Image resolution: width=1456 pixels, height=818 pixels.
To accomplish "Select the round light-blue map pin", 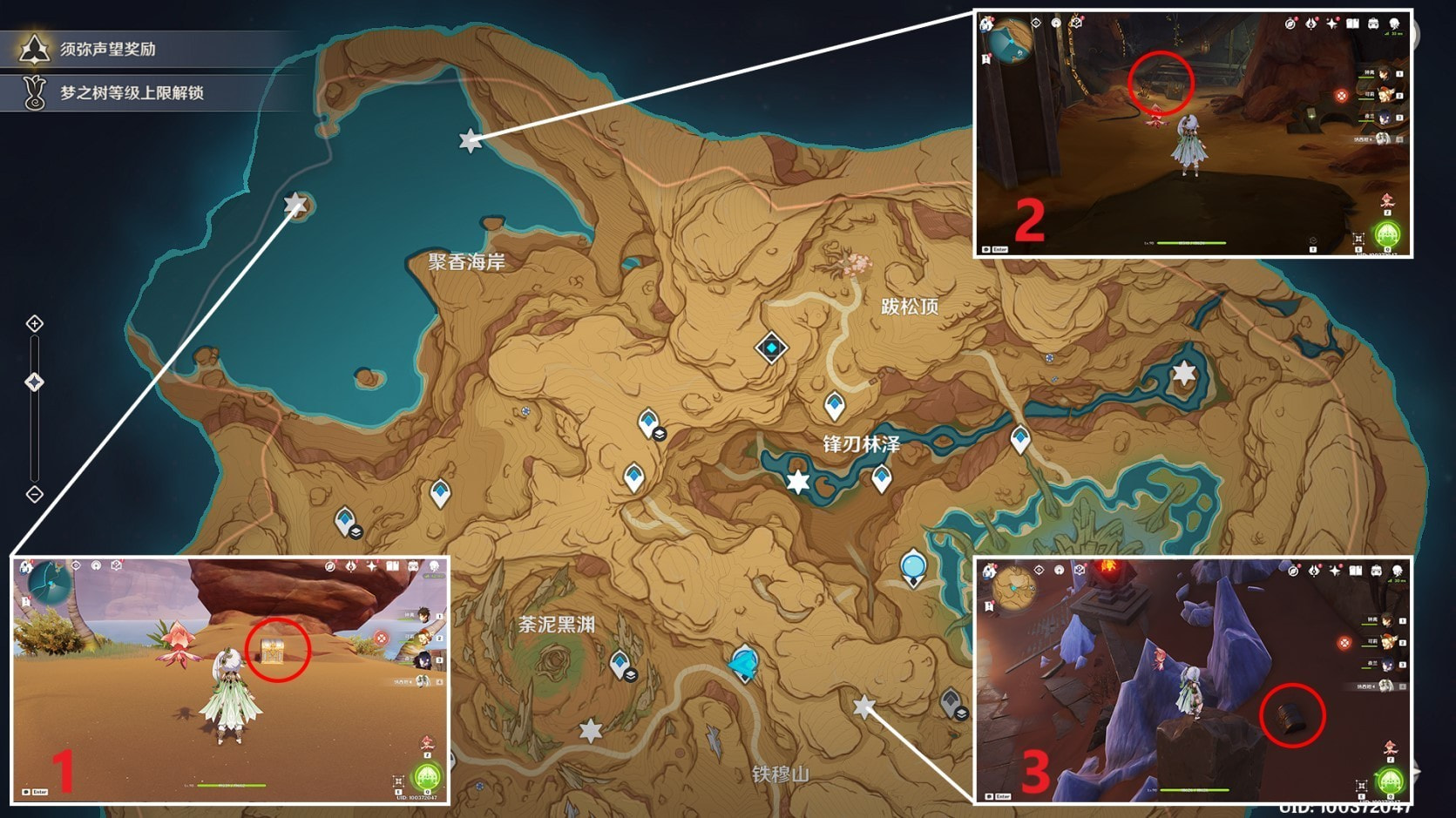I will [912, 568].
